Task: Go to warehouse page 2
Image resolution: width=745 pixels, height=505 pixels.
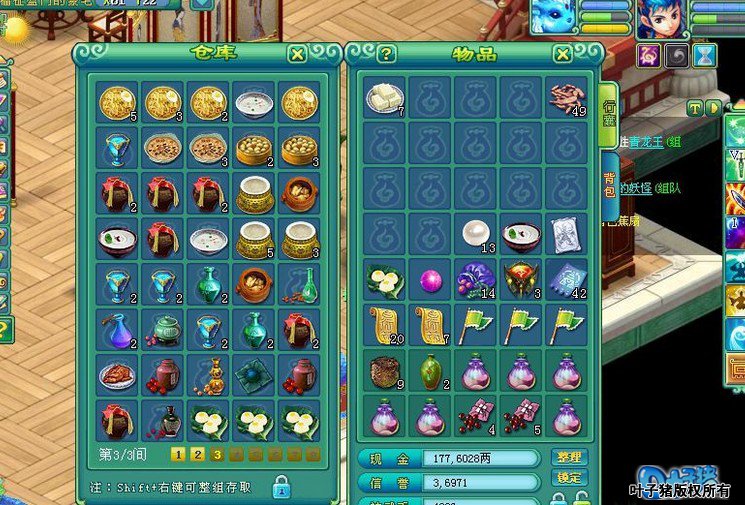Action: click(197, 455)
